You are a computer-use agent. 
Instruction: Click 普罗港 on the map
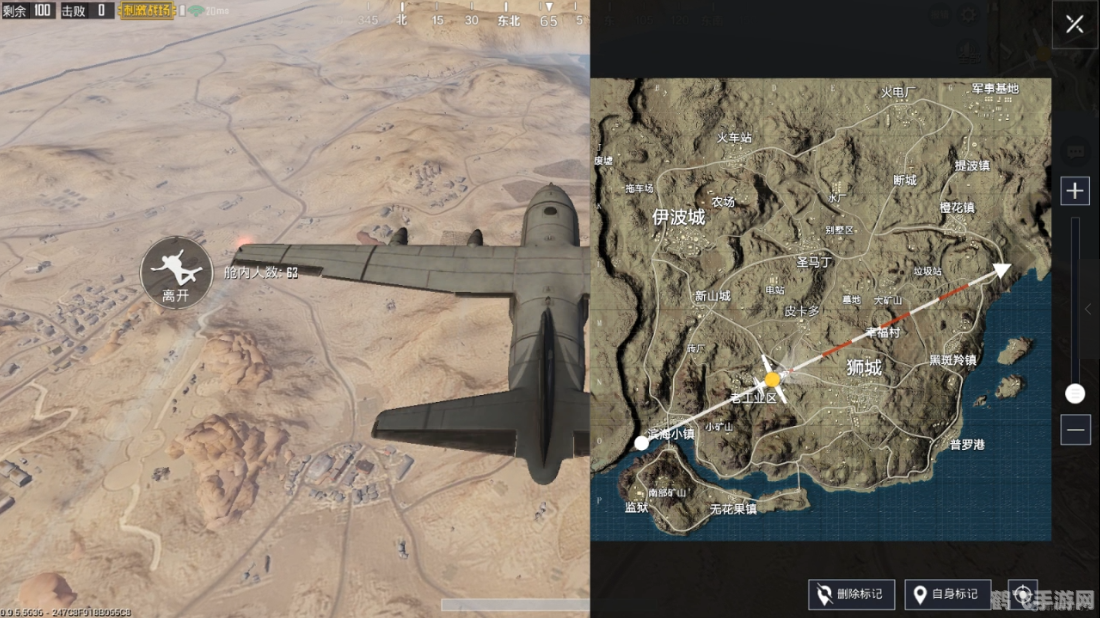[x=967, y=444]
